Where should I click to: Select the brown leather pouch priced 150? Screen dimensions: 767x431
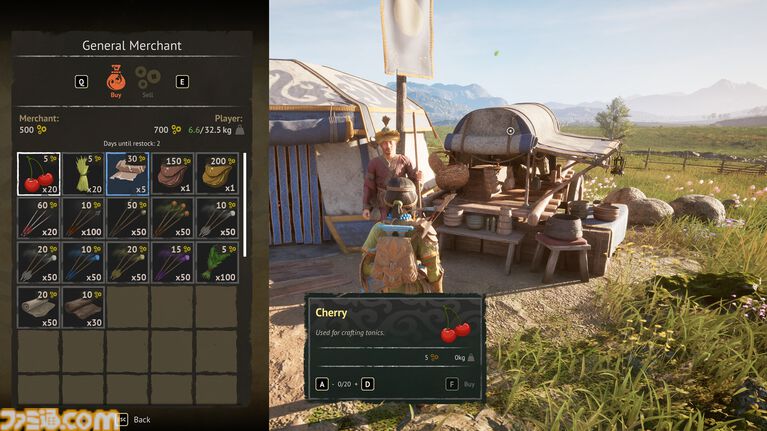172,174
